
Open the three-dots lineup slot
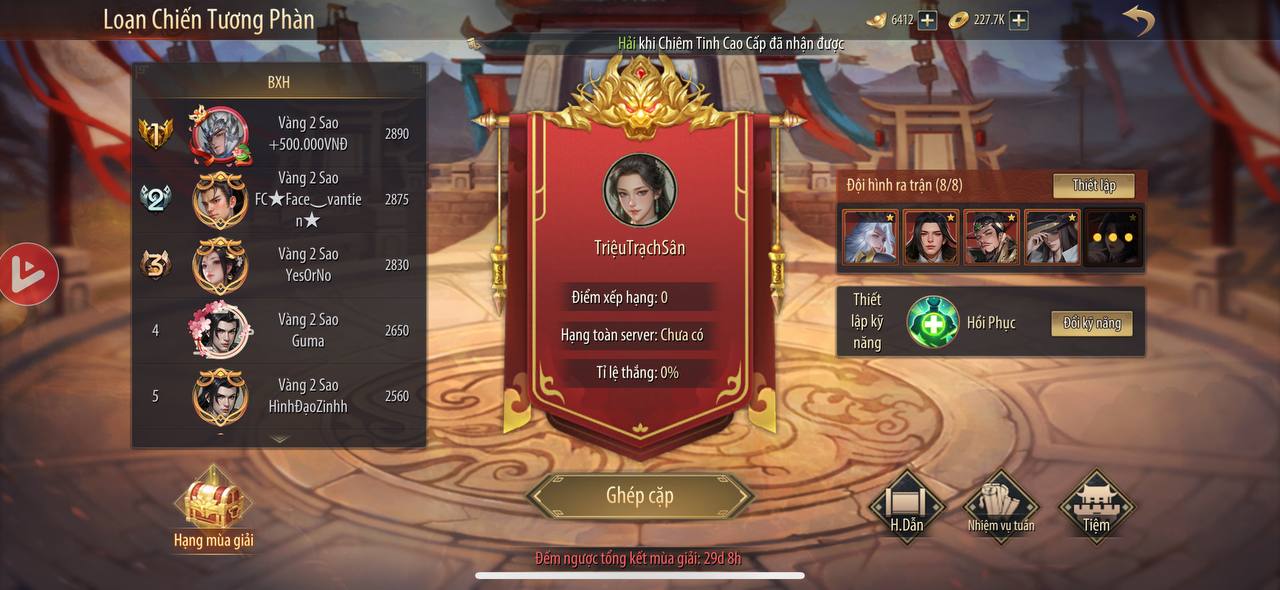click(1113, 238)
